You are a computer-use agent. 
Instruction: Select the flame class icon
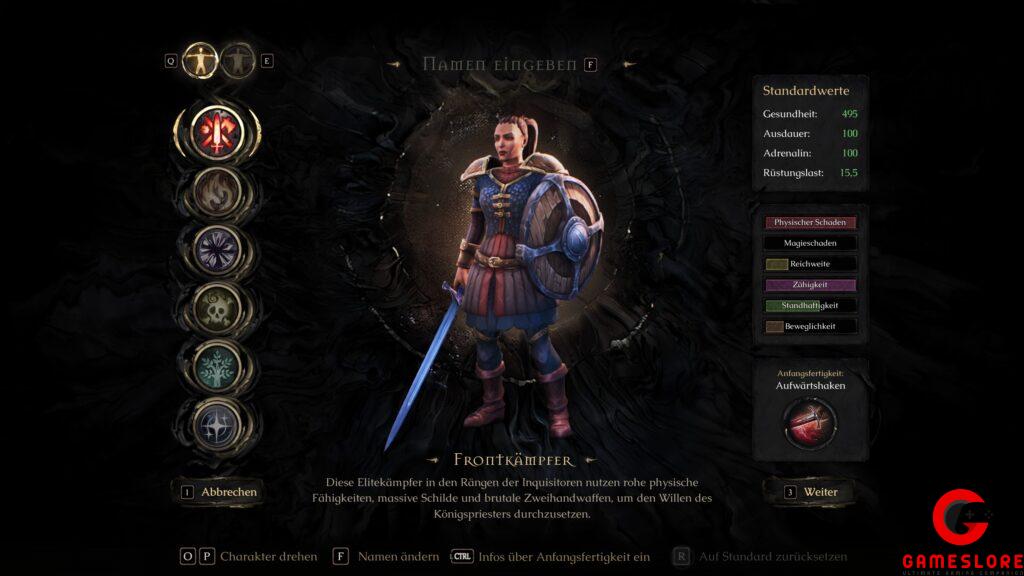(x=217, y=191)
